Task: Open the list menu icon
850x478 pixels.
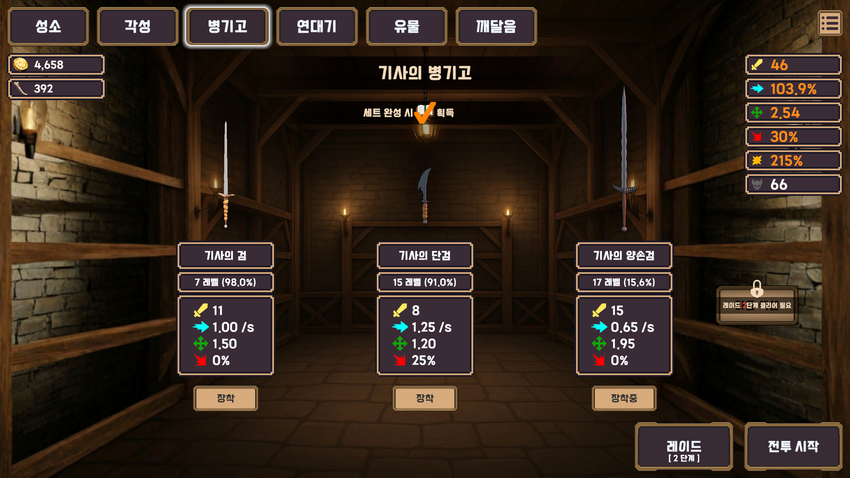Action: (x=829, y=23)
